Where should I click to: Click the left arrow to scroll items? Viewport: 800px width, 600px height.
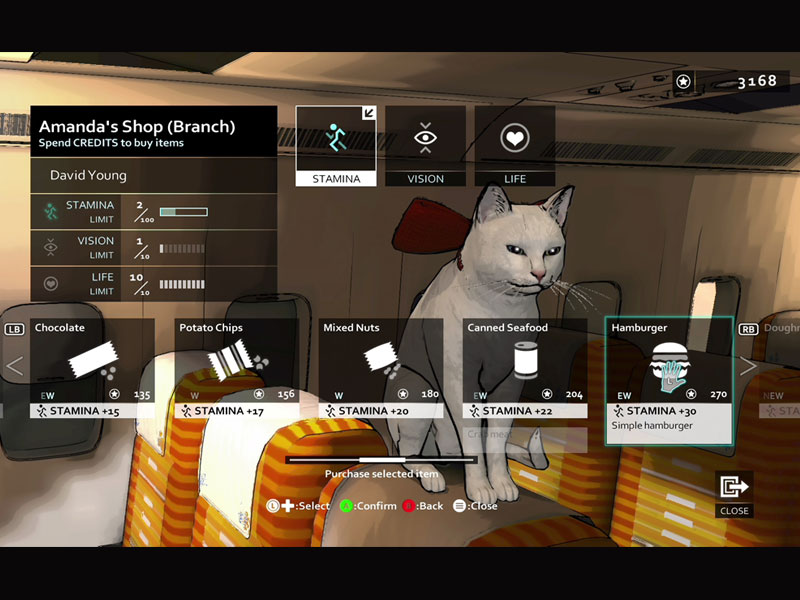pyautogui.click(x=14, y=366)
